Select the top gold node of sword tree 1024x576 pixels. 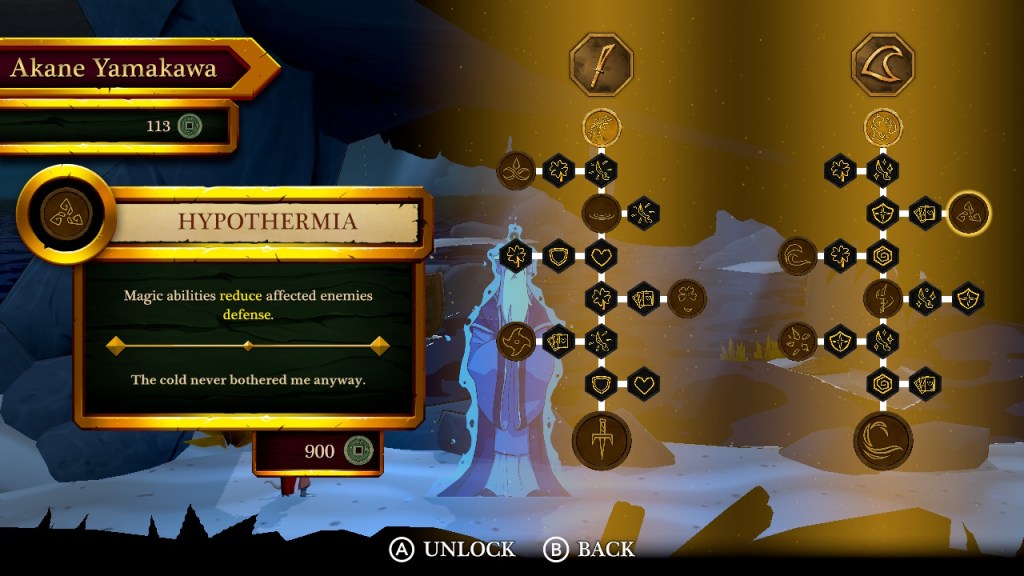pyautogui.click(x=601, y=127)
